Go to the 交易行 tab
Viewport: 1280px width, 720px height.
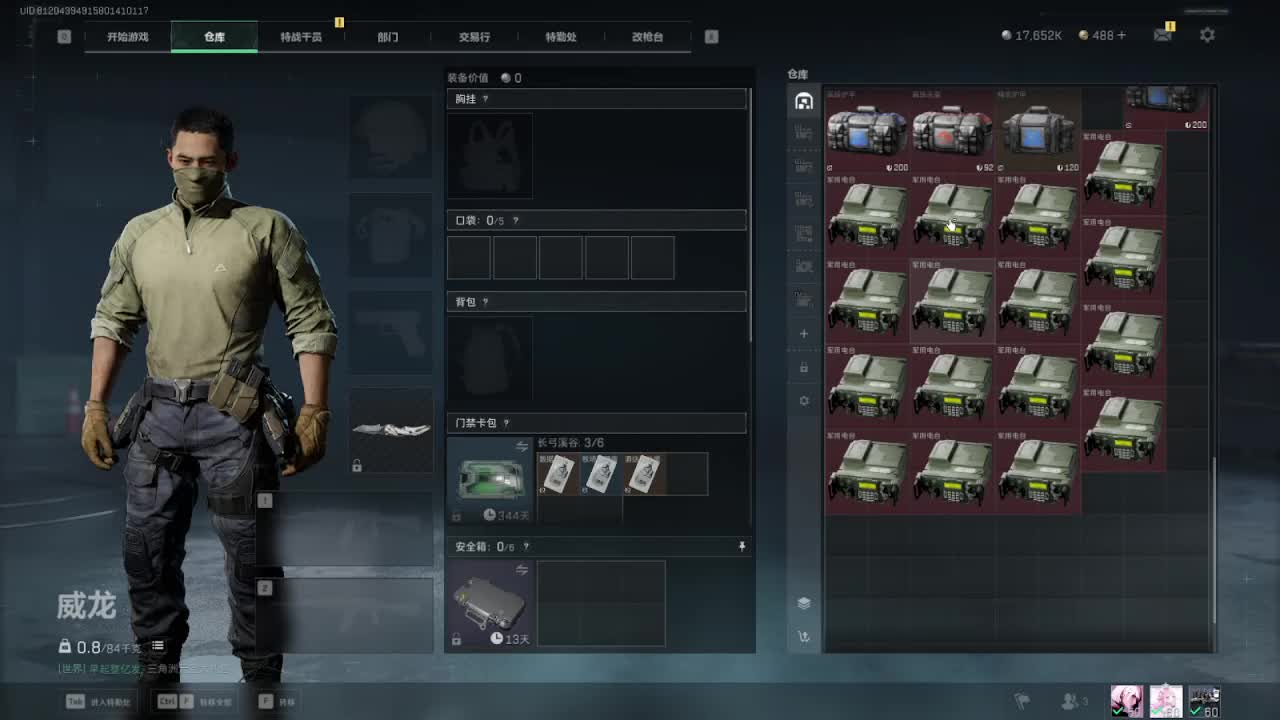[474, 37]
